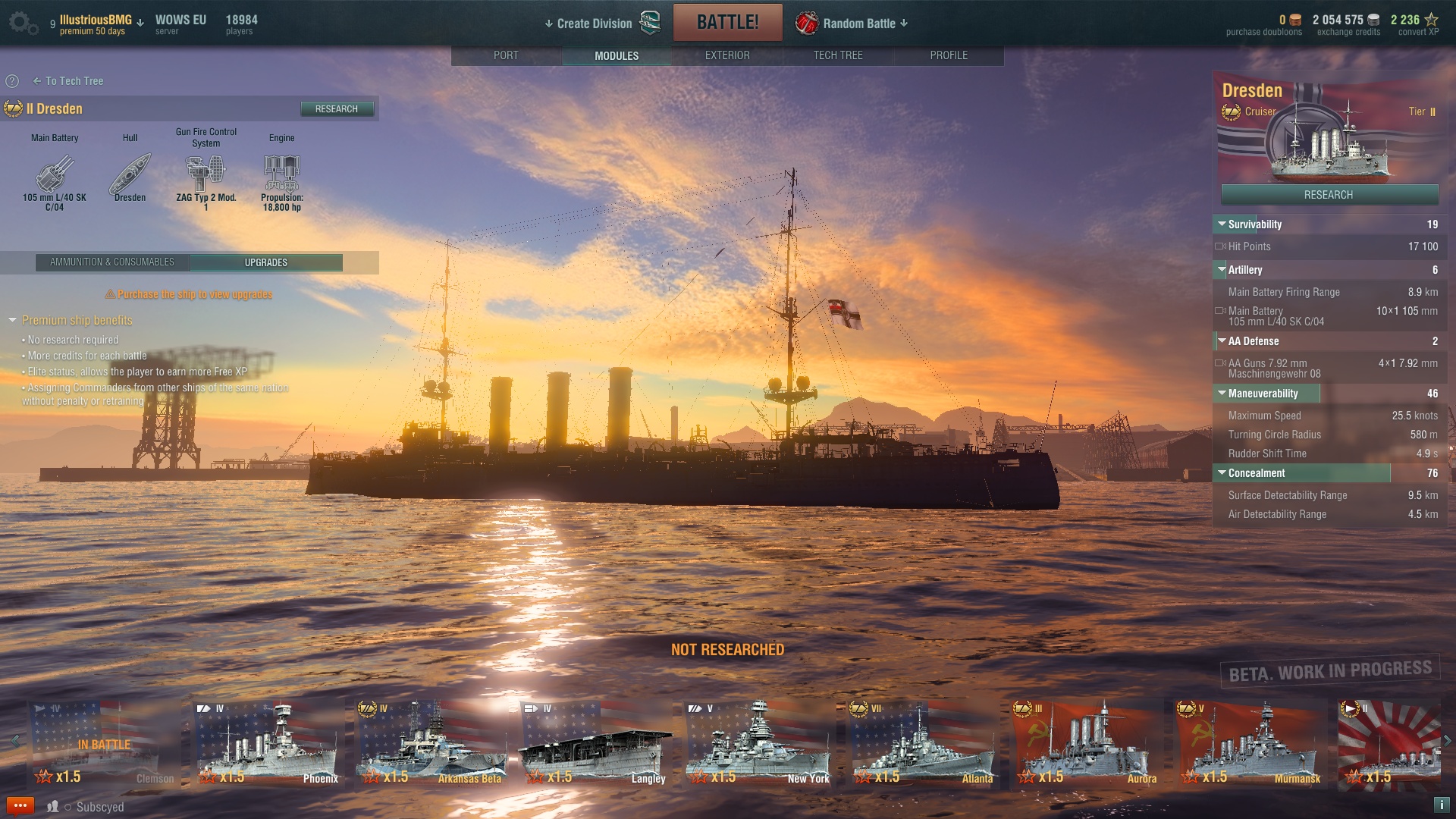
Task: Open the settings gear menu
Action: point(21,23)
